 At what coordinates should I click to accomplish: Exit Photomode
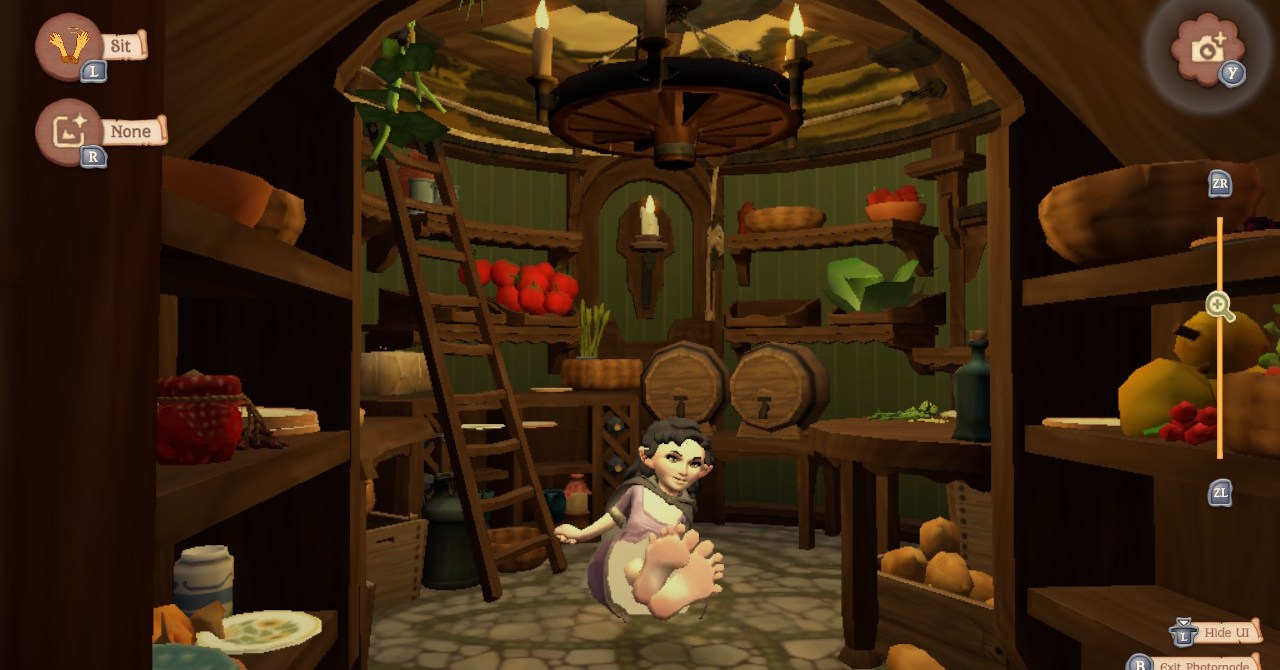[x=1202, y=664]
